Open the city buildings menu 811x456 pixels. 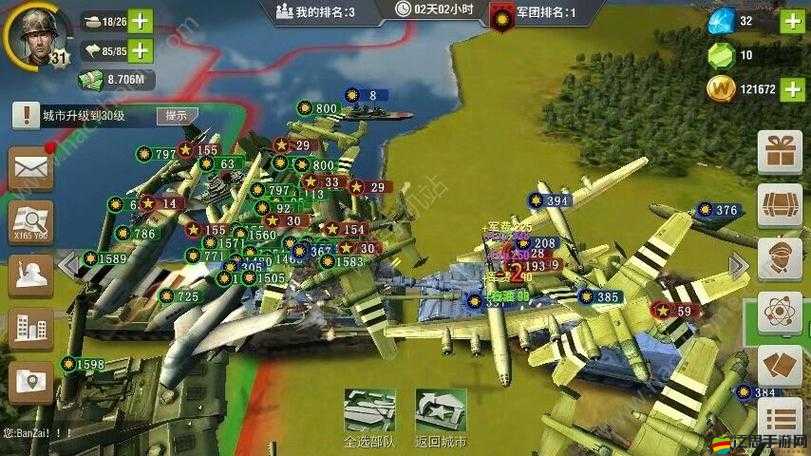31,327
